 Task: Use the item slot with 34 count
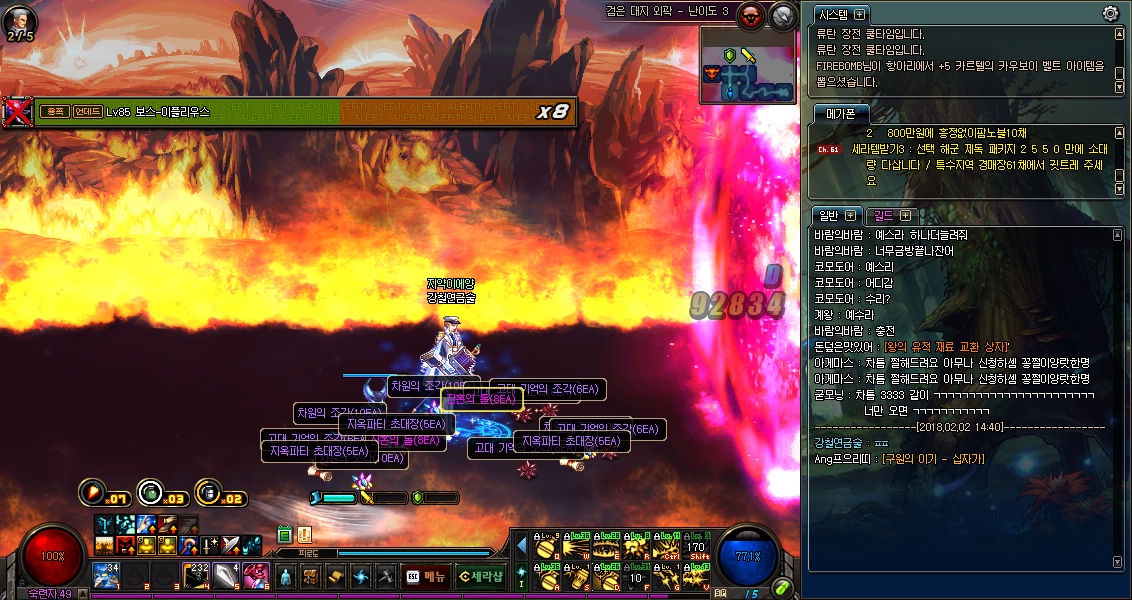107,575
